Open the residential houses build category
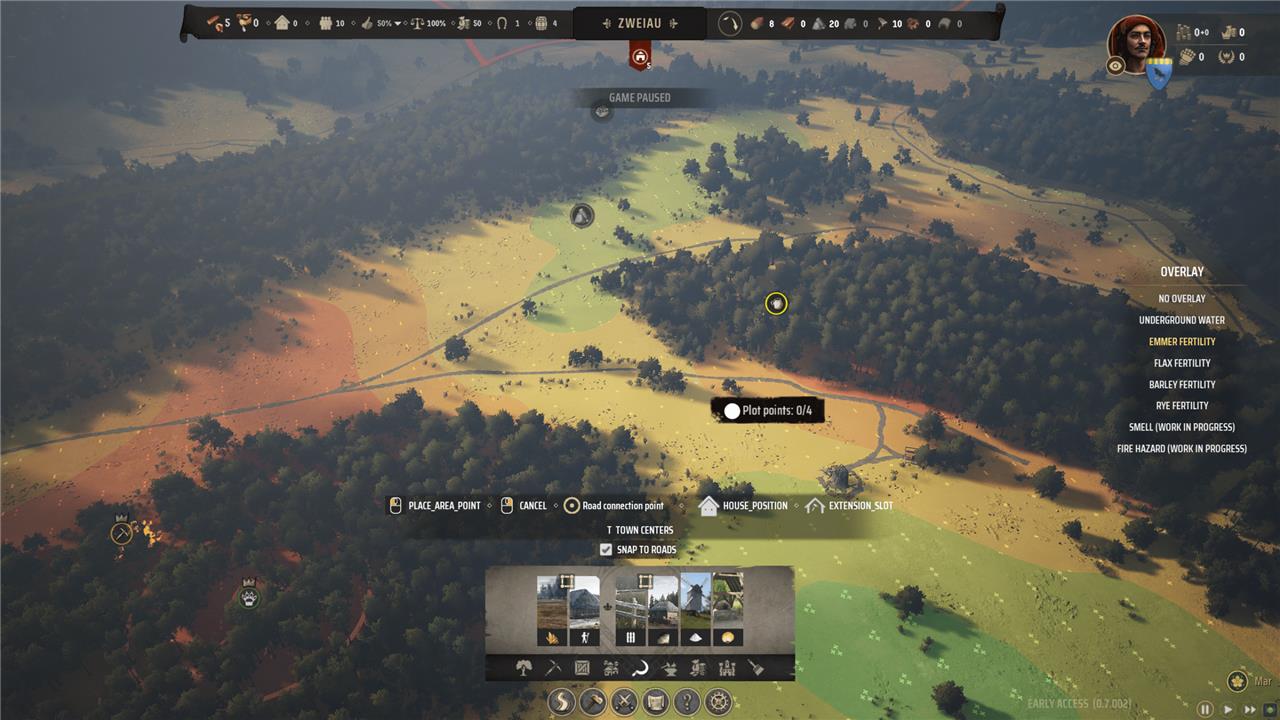 [612, 668]
